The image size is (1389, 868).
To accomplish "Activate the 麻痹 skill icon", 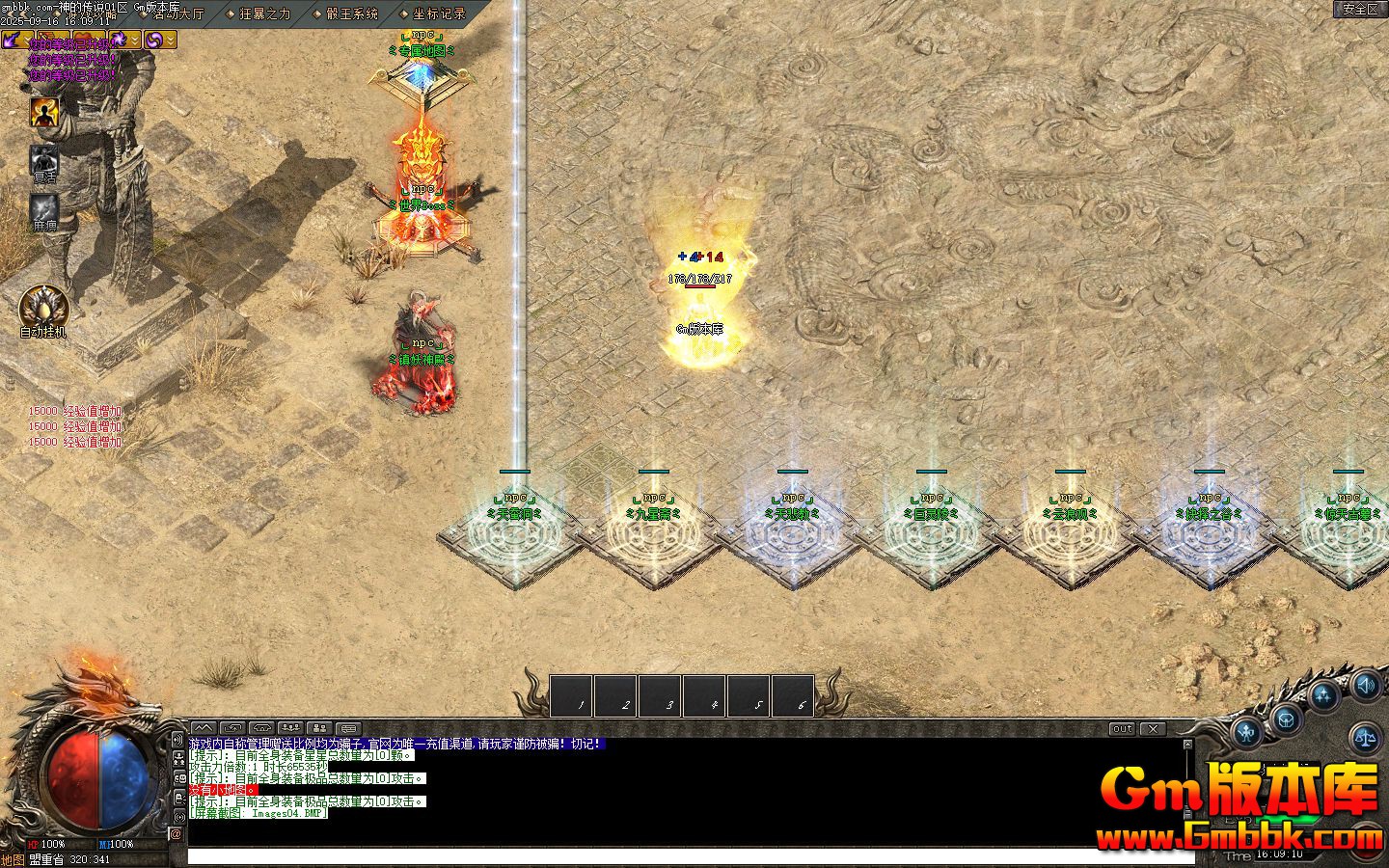I will 44,208.
